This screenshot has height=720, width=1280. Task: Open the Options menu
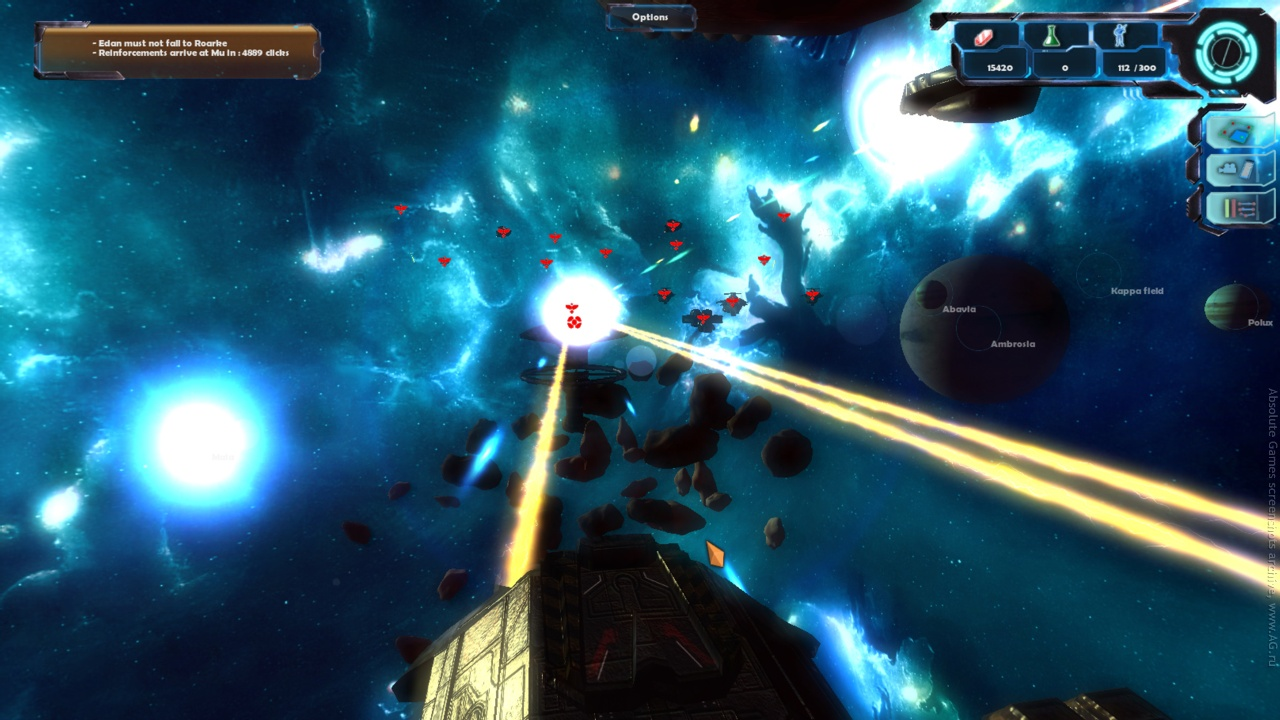(x=650, y=17)
